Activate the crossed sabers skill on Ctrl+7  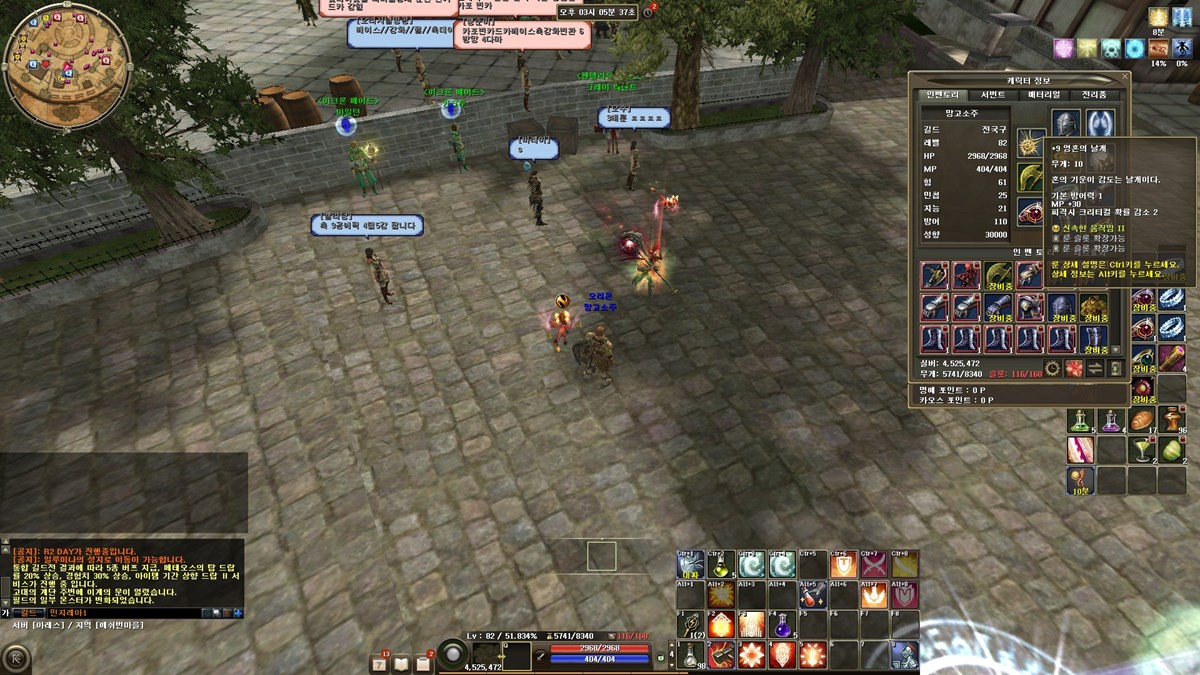click(874, 565)
